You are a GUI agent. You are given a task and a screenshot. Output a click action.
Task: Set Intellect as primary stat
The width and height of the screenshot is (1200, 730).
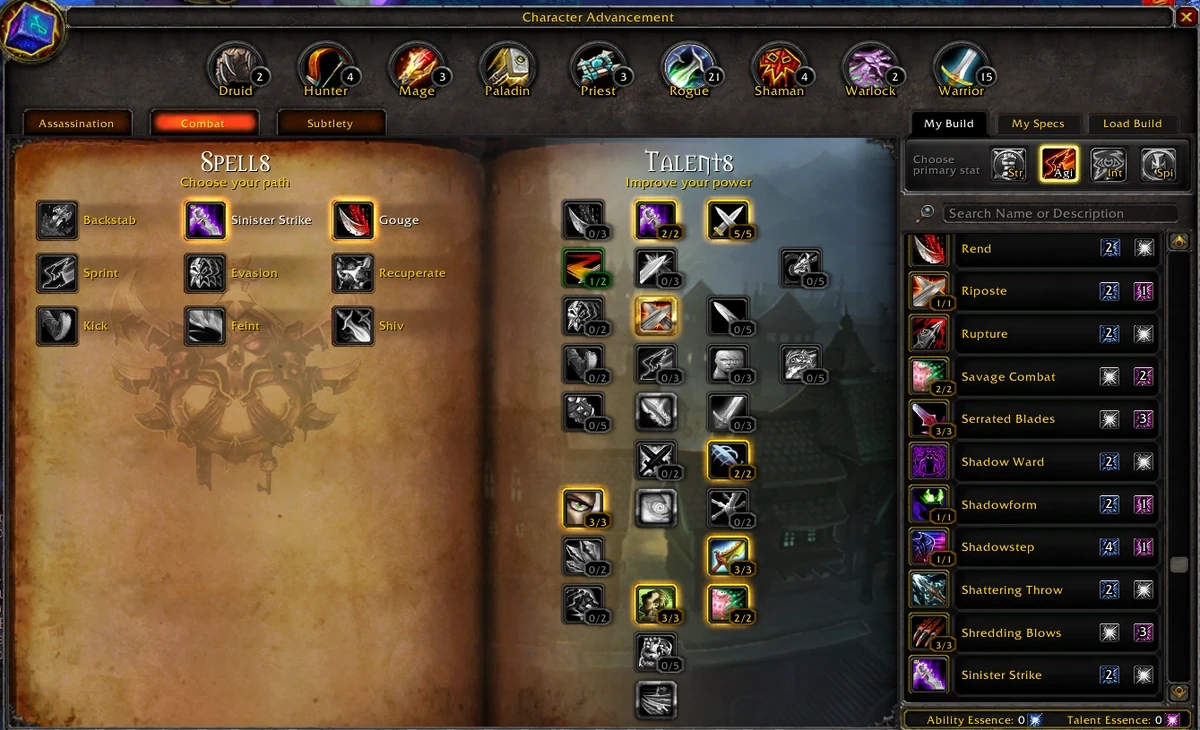click(1109, 165)
